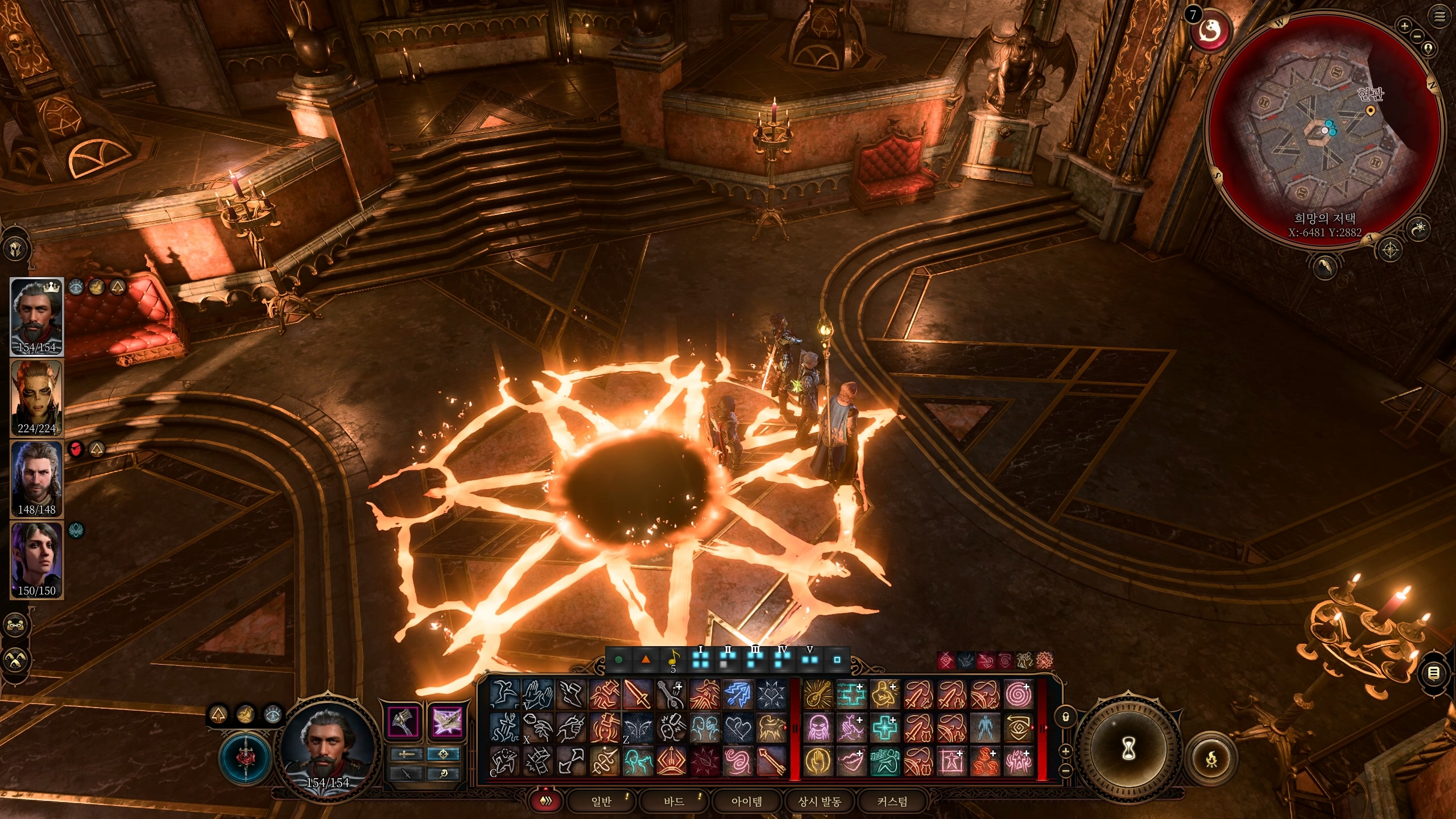The width and height of the screenshot is (1456, 819).
Task: Select the 상시 발동 hotbar tab
Action: [x=820, y=801]
